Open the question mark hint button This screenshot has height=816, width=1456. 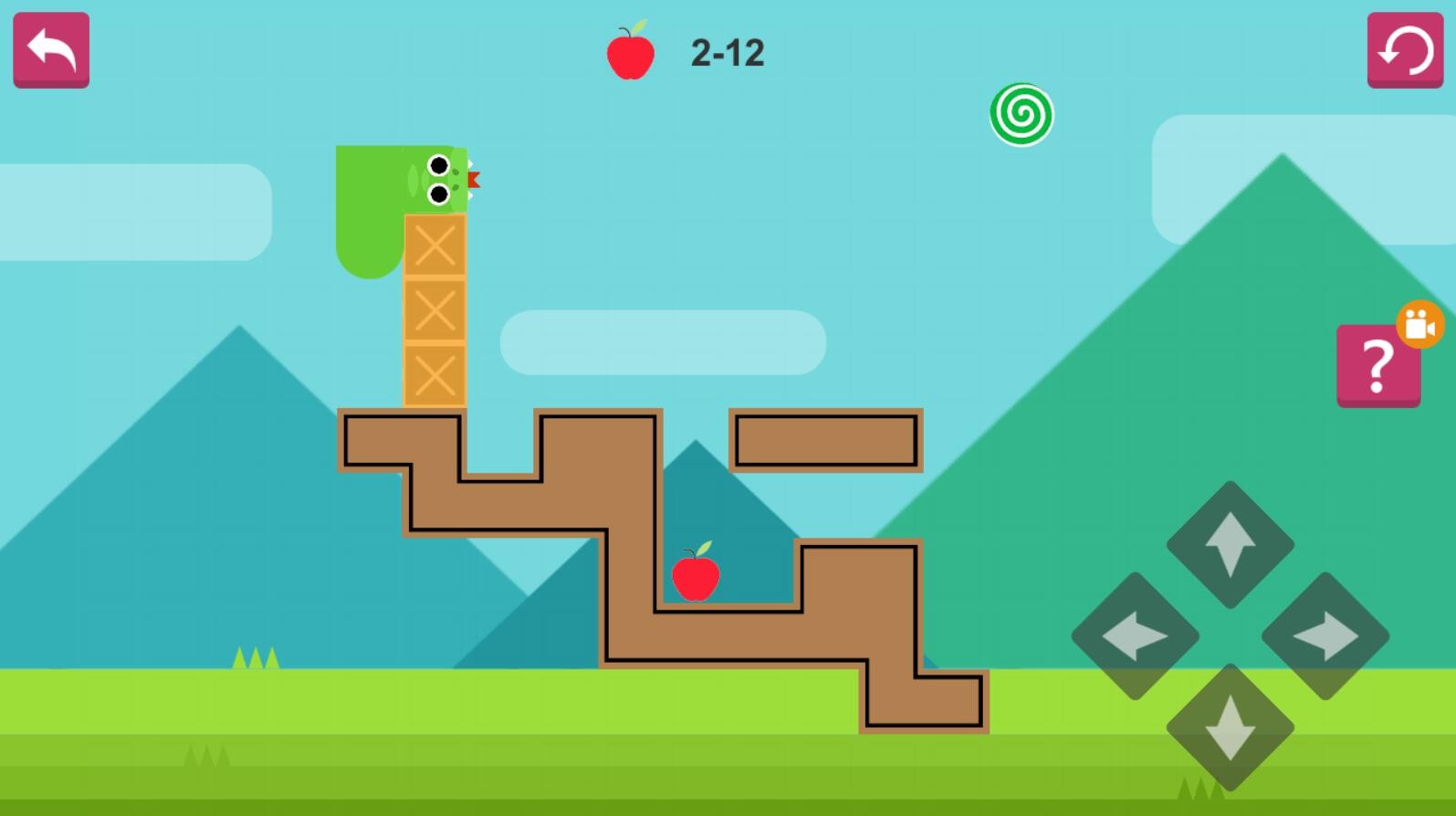pos(1377,367)
